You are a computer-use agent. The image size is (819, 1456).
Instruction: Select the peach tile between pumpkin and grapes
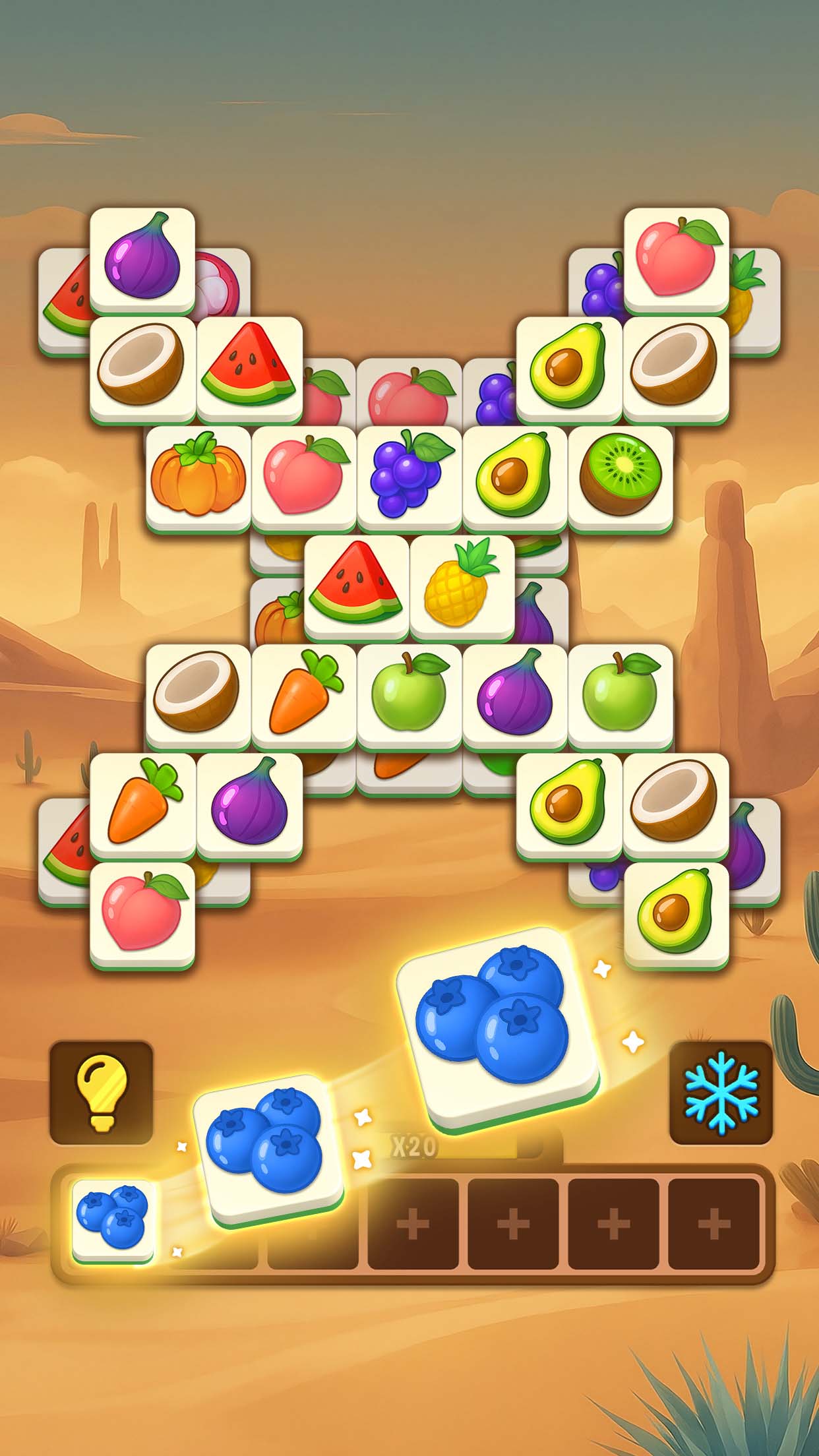(303, 476)
